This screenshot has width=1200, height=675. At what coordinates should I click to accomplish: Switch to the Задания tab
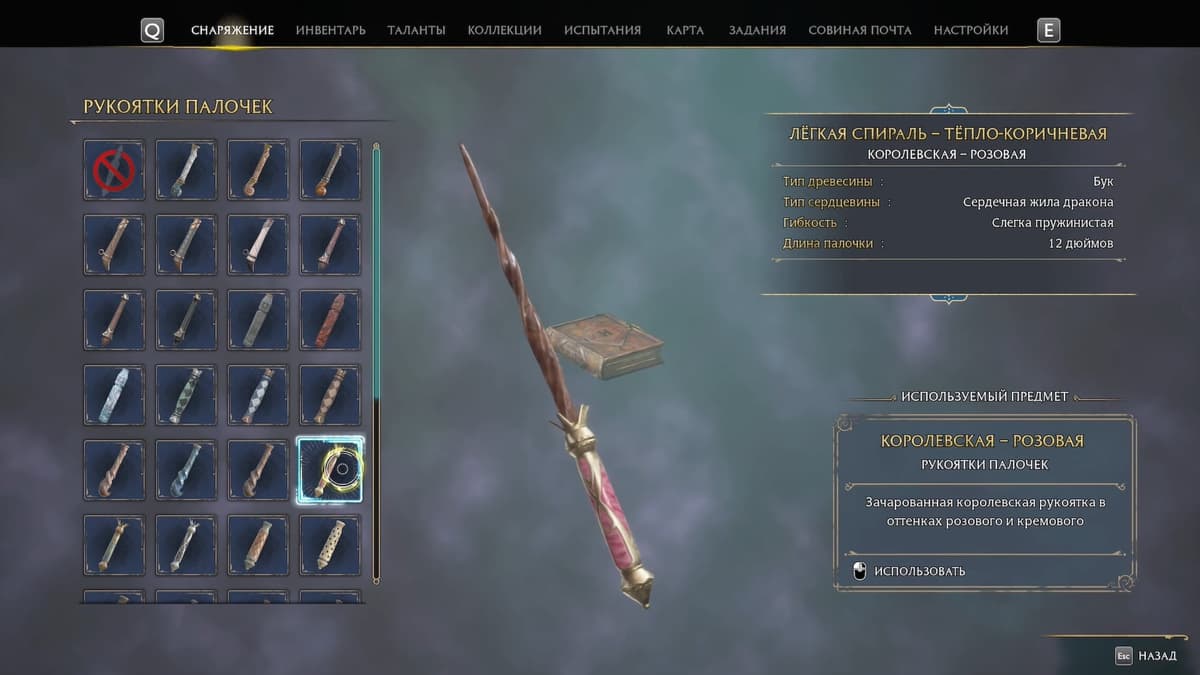point(757,30)
